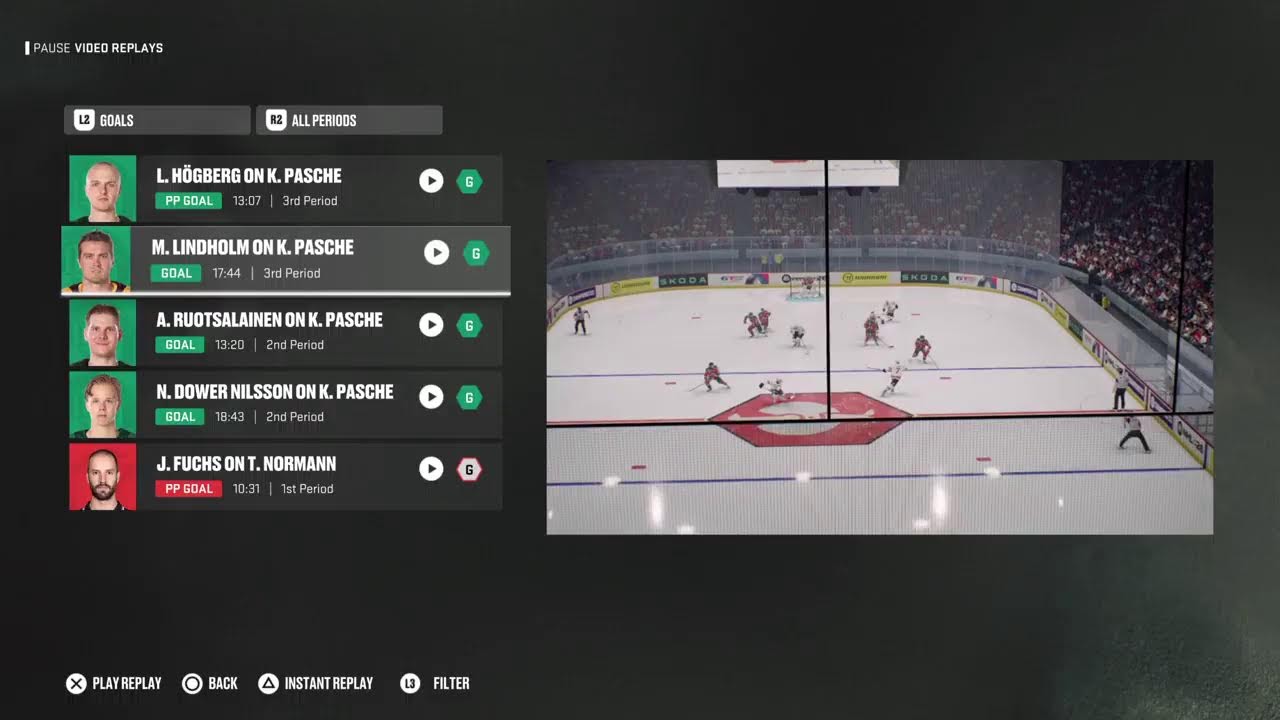Switch the All Periods filter
Viewport: 1280px width, 720px height.
tap(349, 120)
